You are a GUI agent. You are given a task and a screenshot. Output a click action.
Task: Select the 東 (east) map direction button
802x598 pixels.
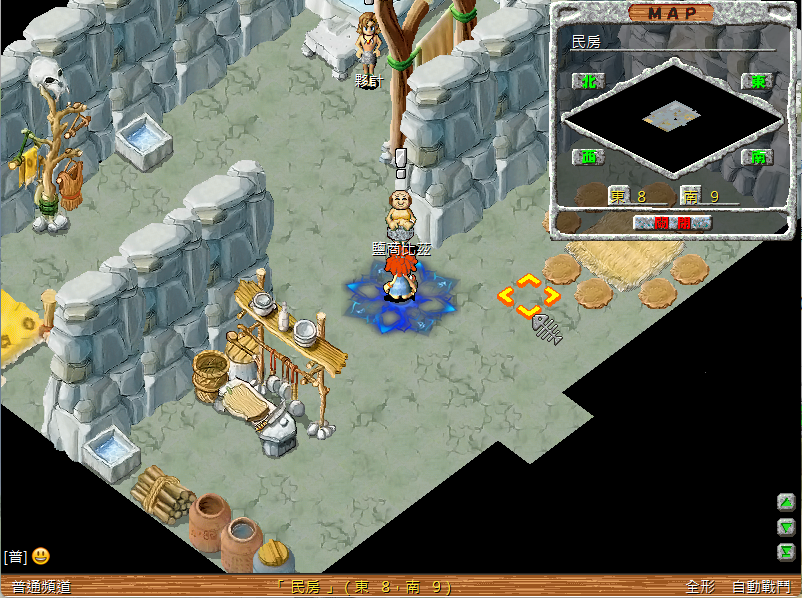coord(758,82)
